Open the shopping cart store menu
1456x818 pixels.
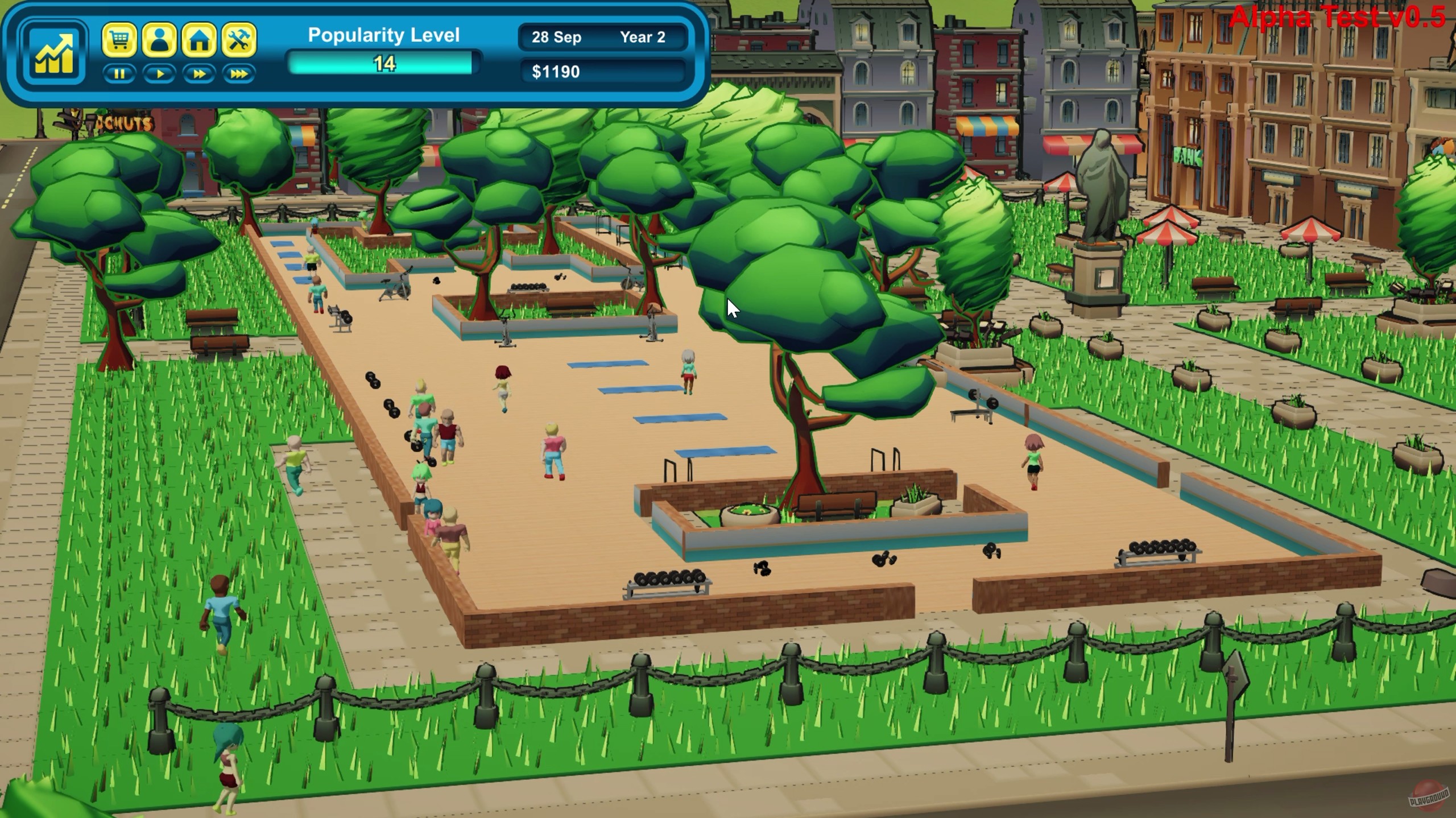click(119, 40)
